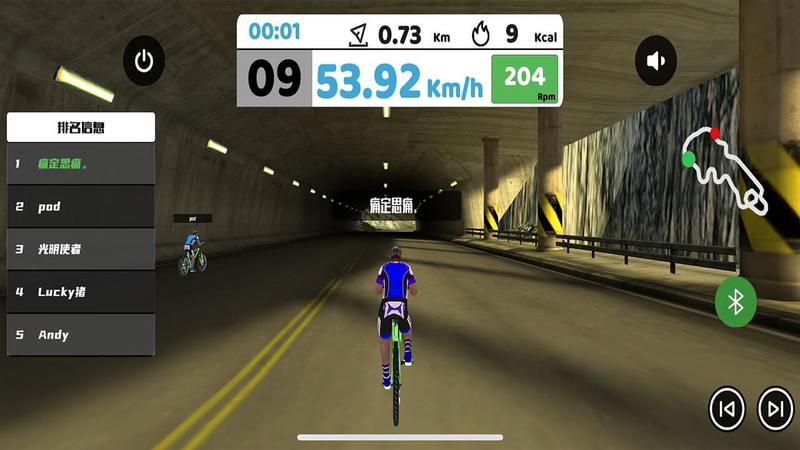Tap the power button icon
Viewport: 800px width, 450px height.
click(144, 62)
